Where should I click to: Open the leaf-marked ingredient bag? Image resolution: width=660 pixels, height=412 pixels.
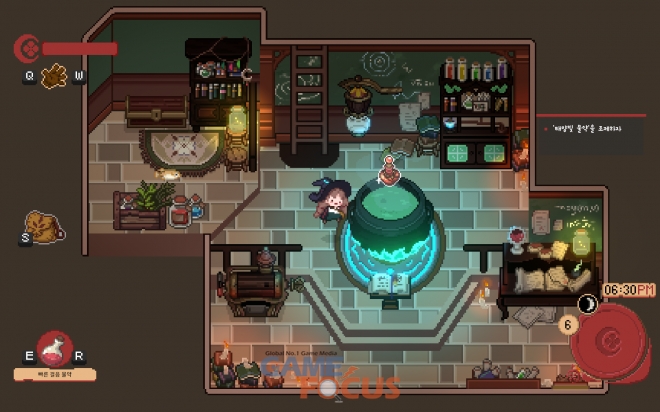coord(42,226)
